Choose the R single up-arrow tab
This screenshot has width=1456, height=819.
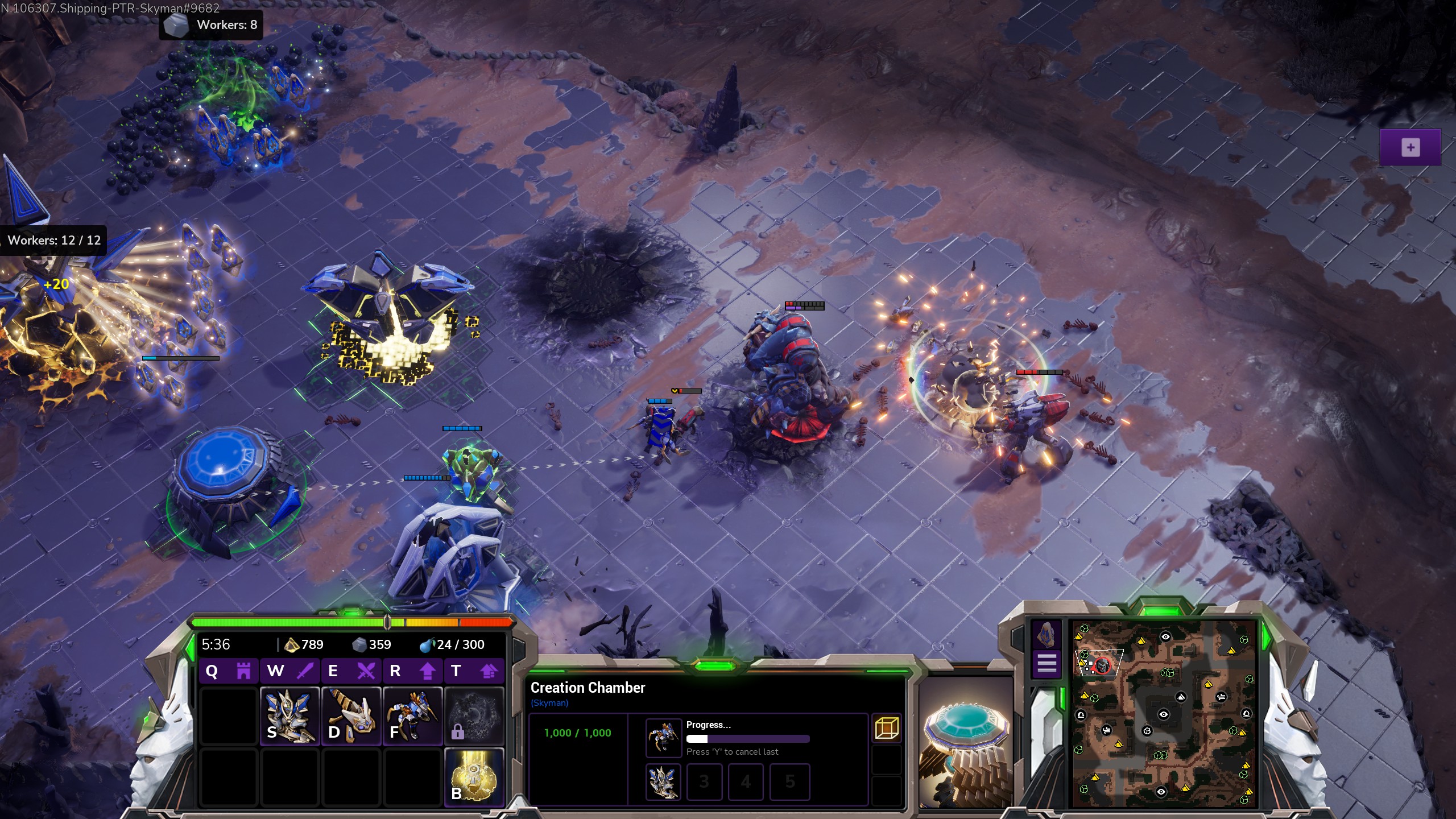(413, 671)
